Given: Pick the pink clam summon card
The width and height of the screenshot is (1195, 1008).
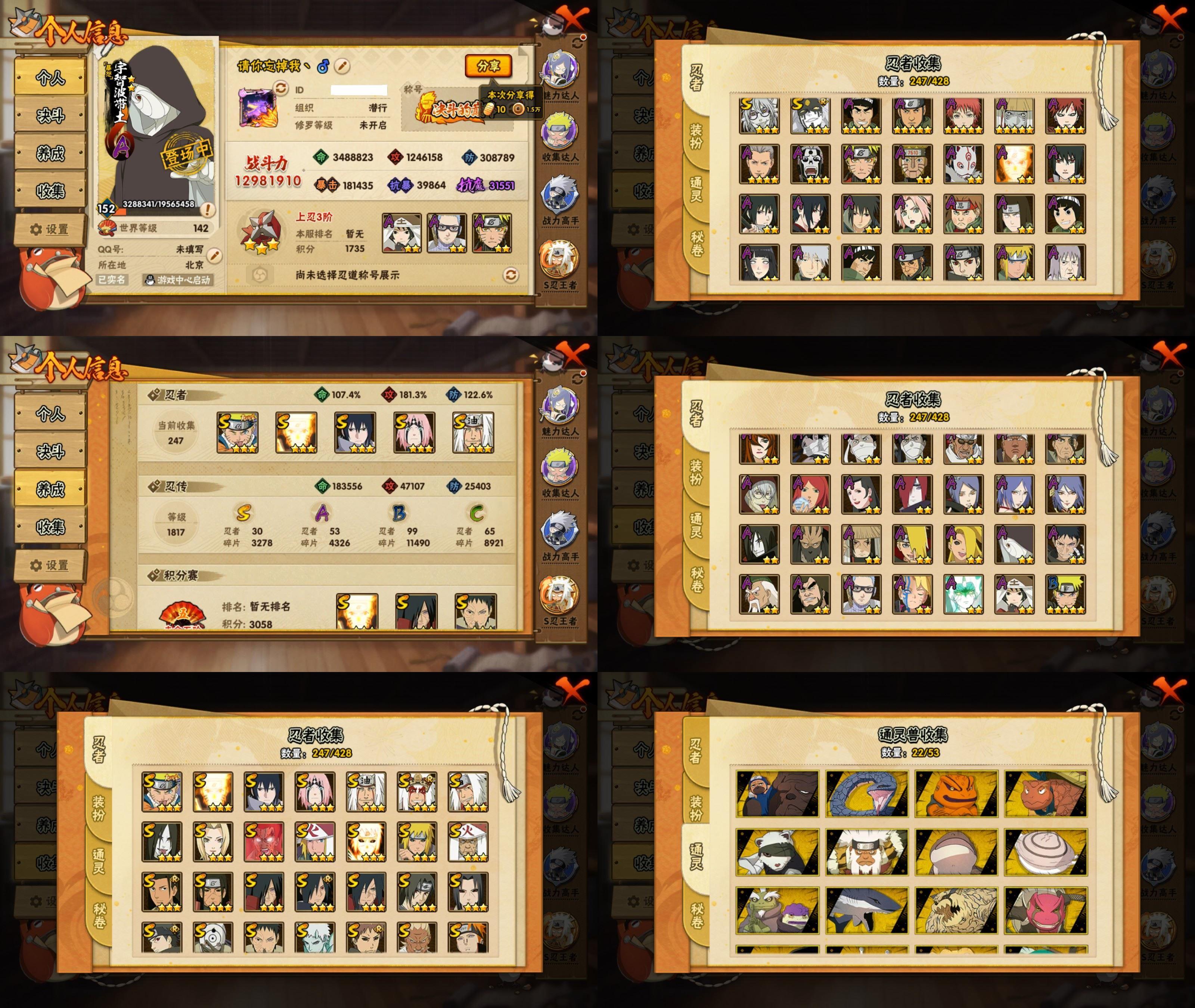Looking at the screenshot, I should [x=1046, y=852].
